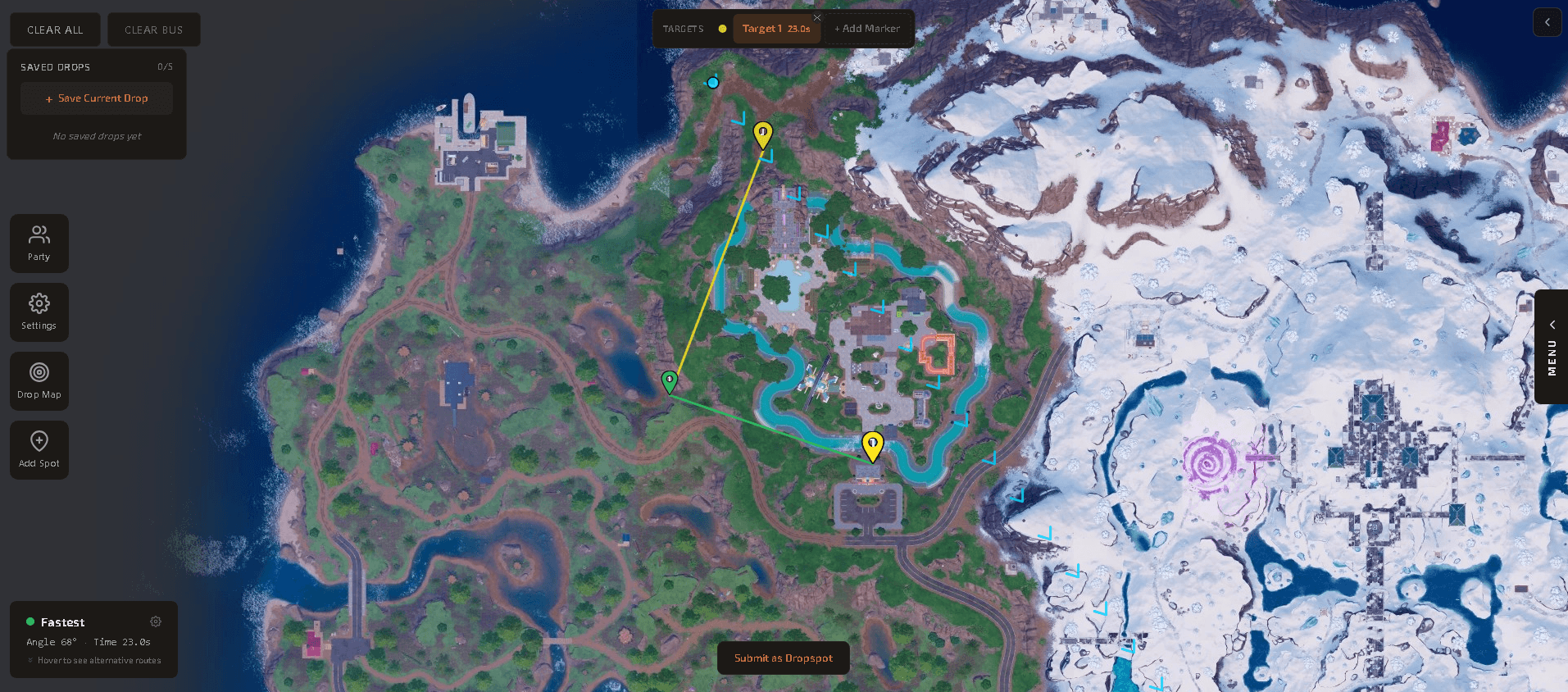
Task: Open route settings via the Fastest panel gear
Action: coord(156,621)
